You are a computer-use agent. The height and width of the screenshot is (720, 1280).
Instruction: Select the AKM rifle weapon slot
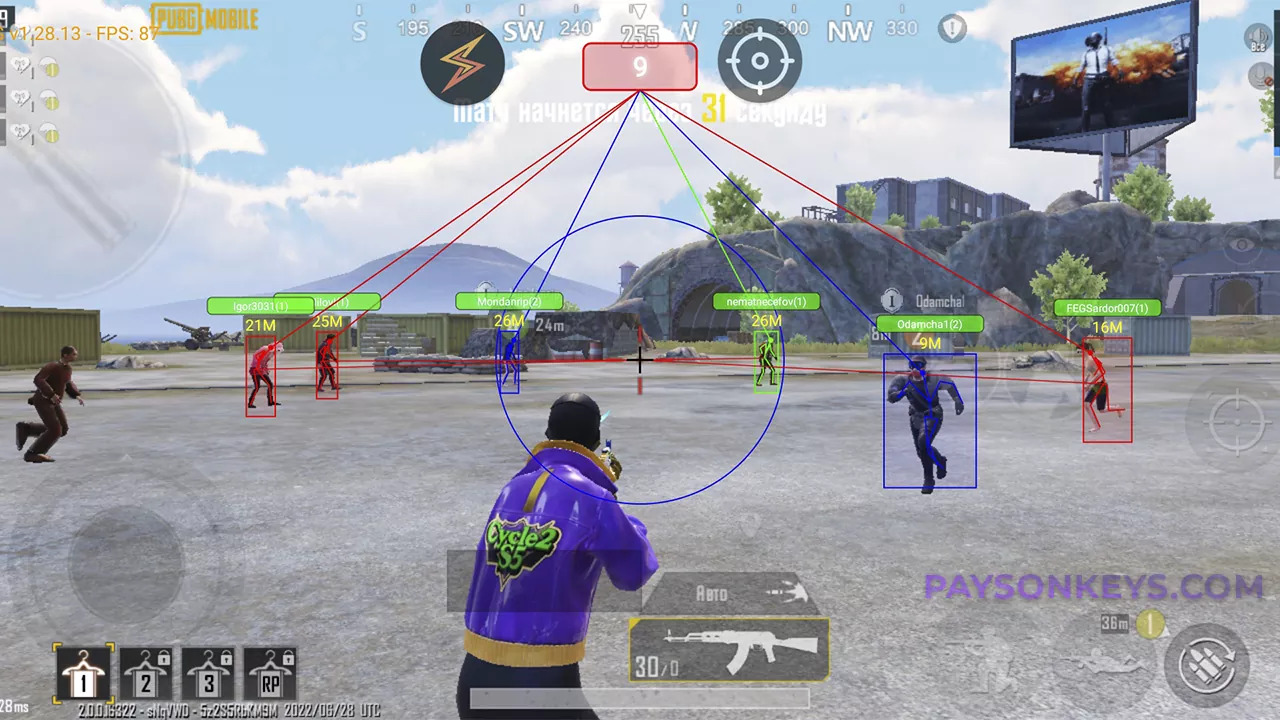729,650
